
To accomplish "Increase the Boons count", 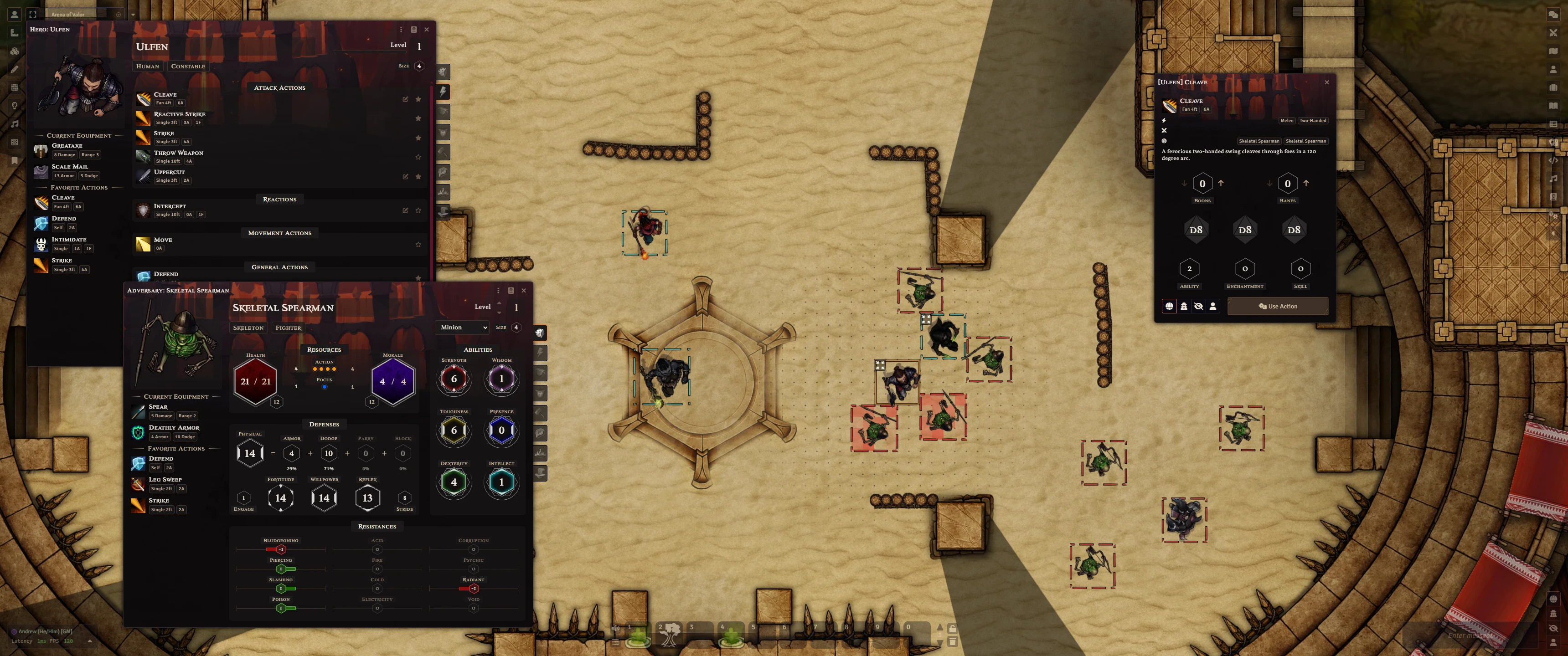I will click(1221, 183).
